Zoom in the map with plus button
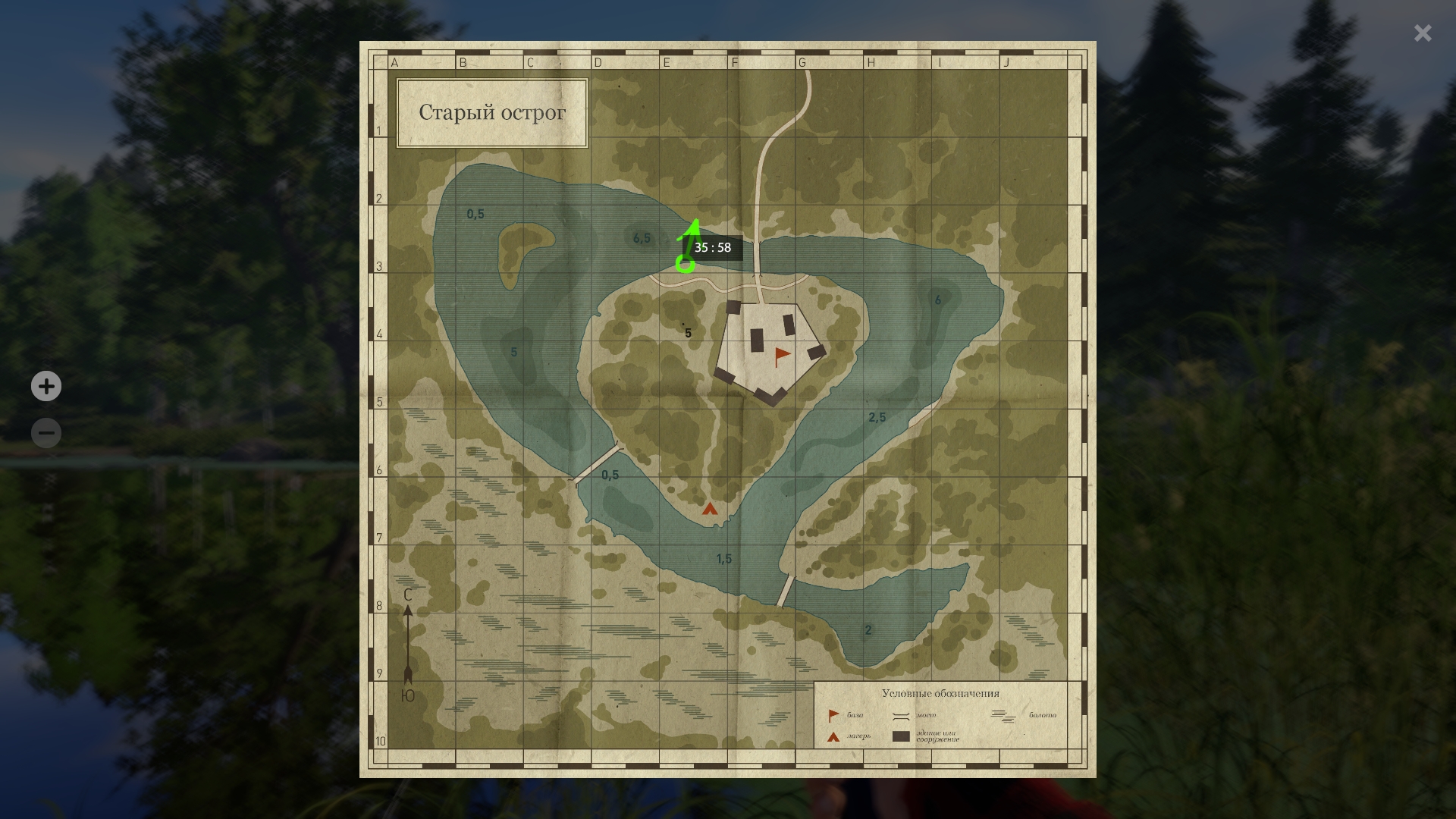The image size is (1456, 819). click(x=46, y=387)
